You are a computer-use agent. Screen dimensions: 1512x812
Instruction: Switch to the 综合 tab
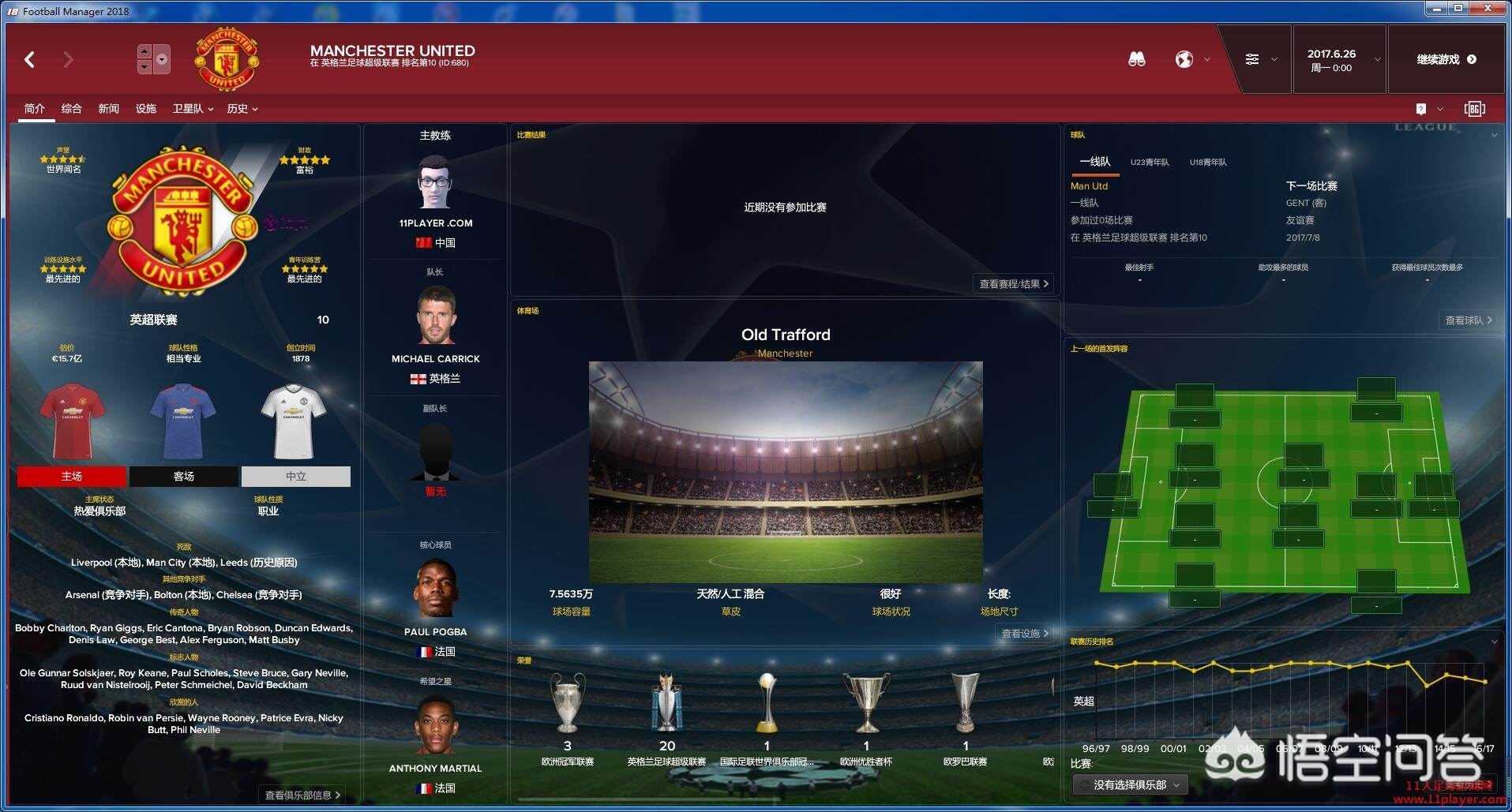[71, 109]
